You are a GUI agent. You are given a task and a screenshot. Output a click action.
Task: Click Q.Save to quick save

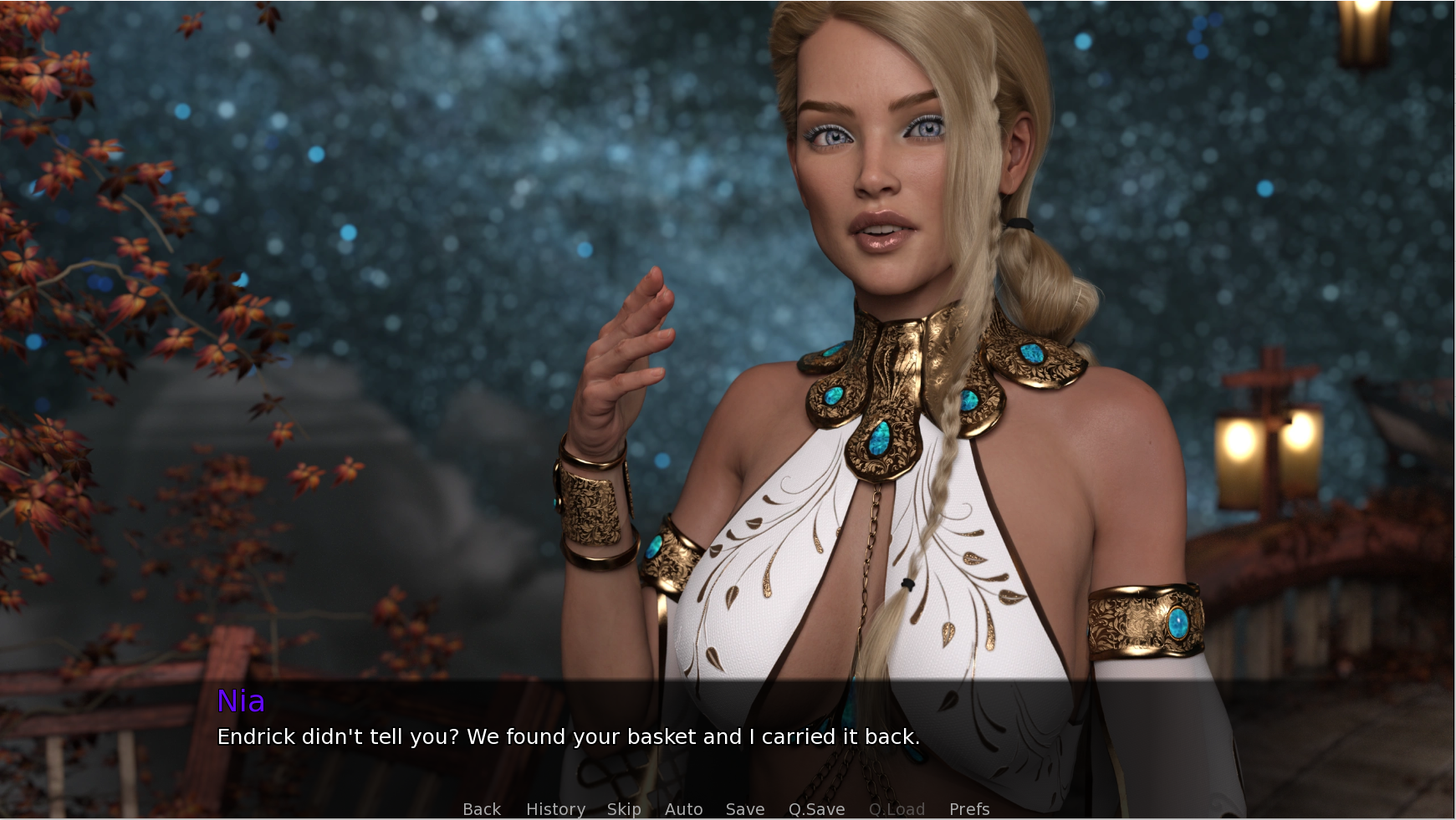pos(816,809)
